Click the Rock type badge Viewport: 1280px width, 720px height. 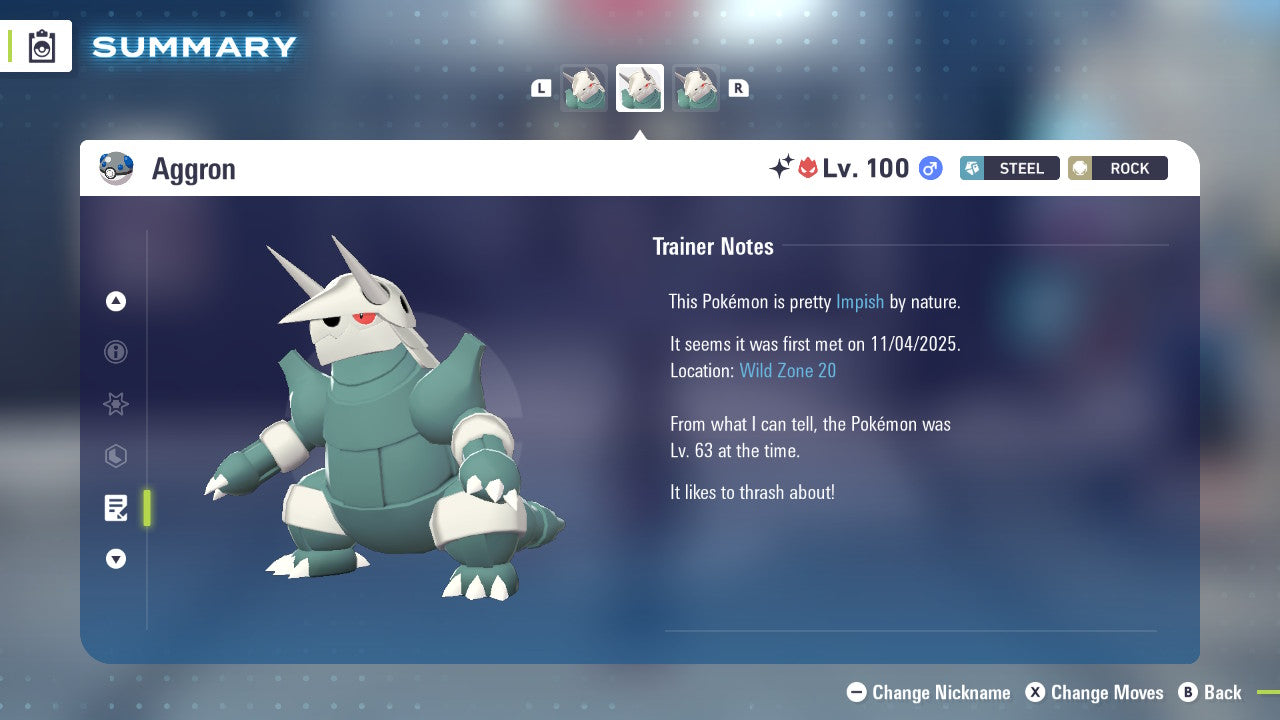click(x=1117, y=168)
